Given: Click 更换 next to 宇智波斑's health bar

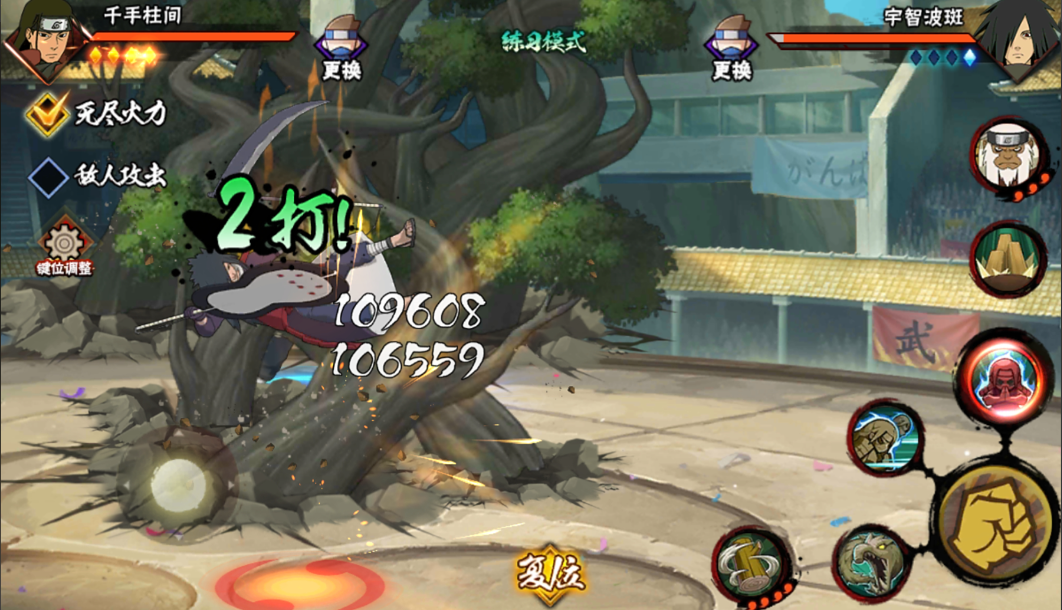Looking at the screenshot, I should (x=731, y=54).
